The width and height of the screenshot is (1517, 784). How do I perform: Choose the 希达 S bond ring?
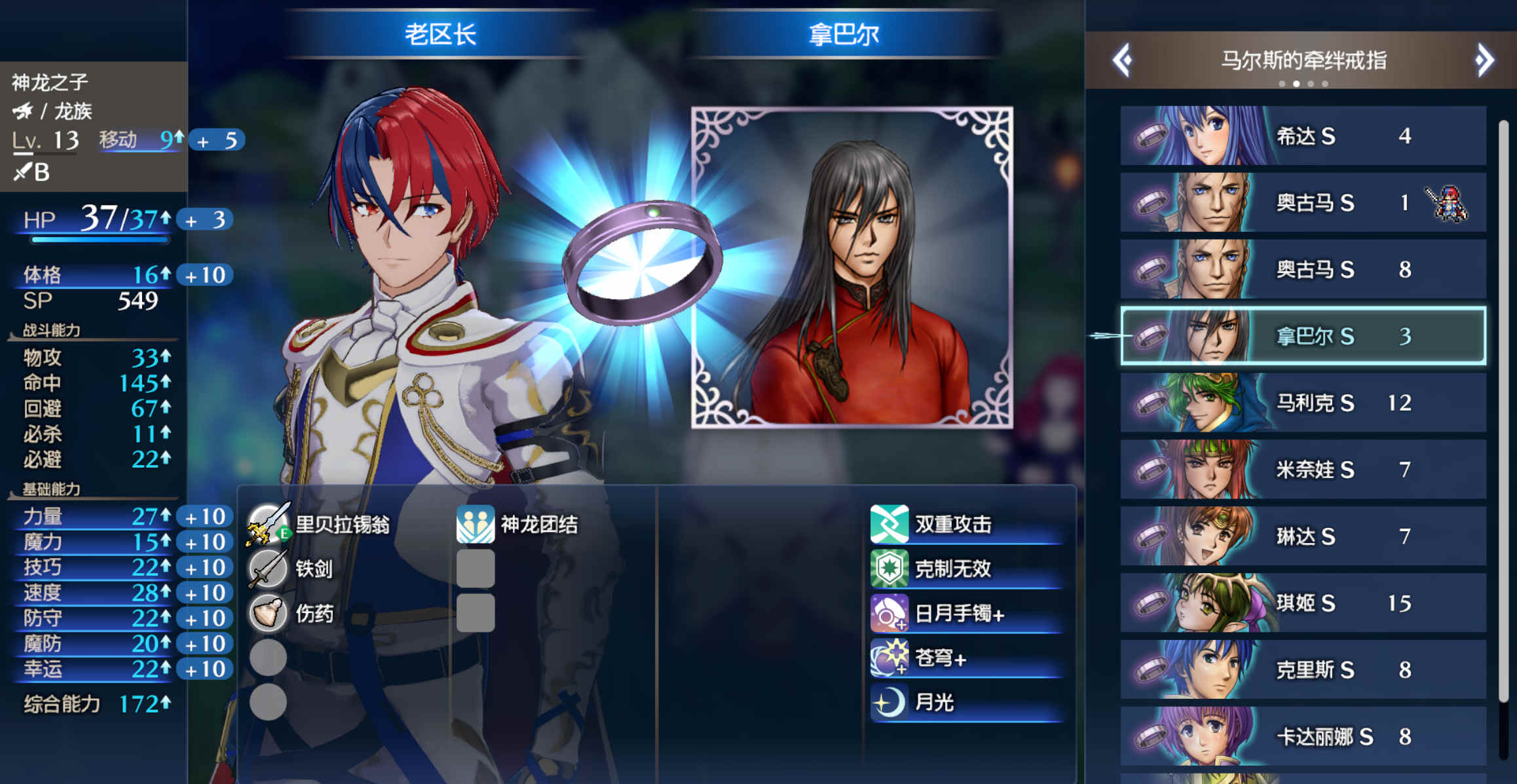pos(1303,136)
